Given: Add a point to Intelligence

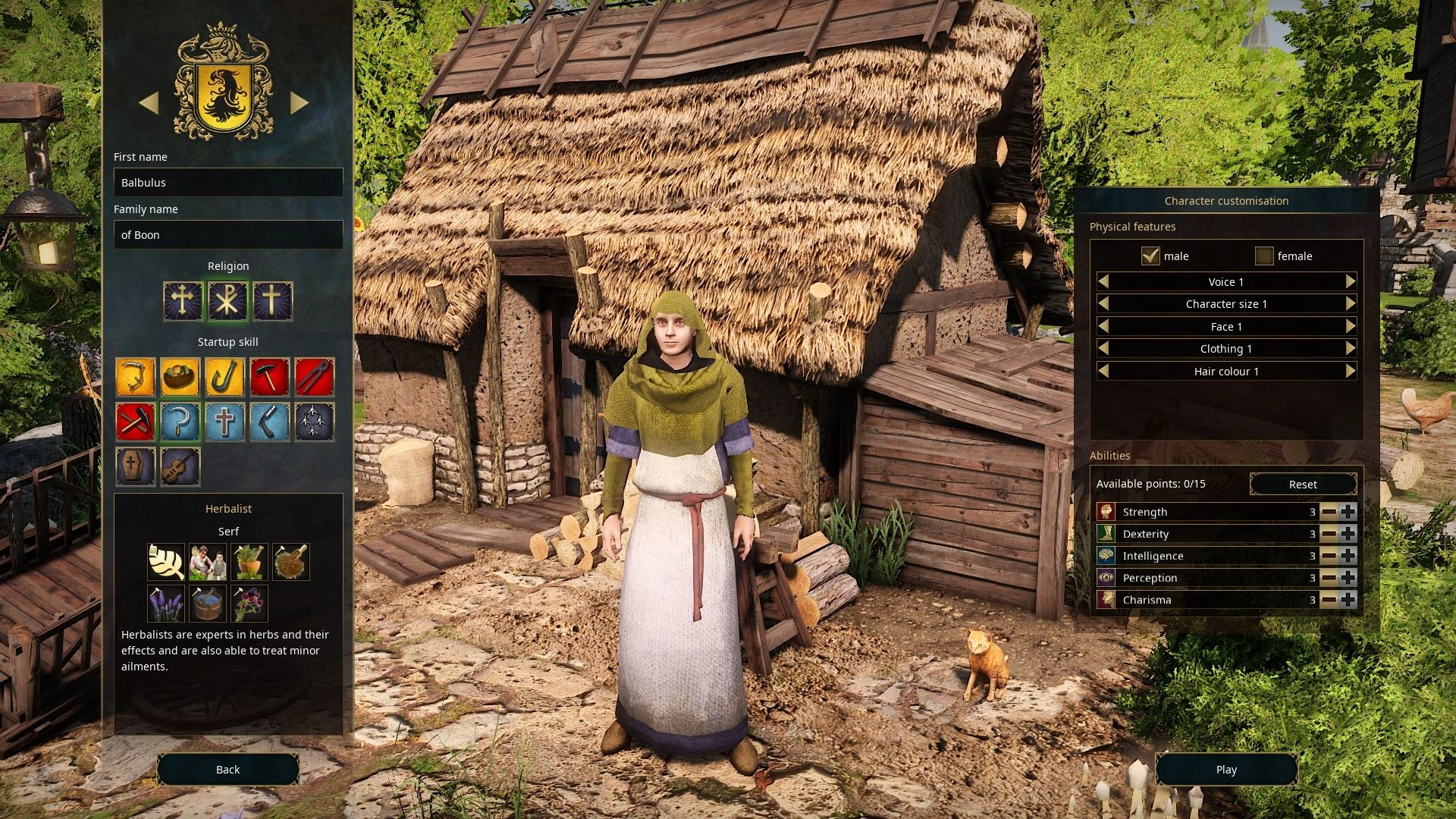Looking at the screenshot, I should coord(1348,556).
